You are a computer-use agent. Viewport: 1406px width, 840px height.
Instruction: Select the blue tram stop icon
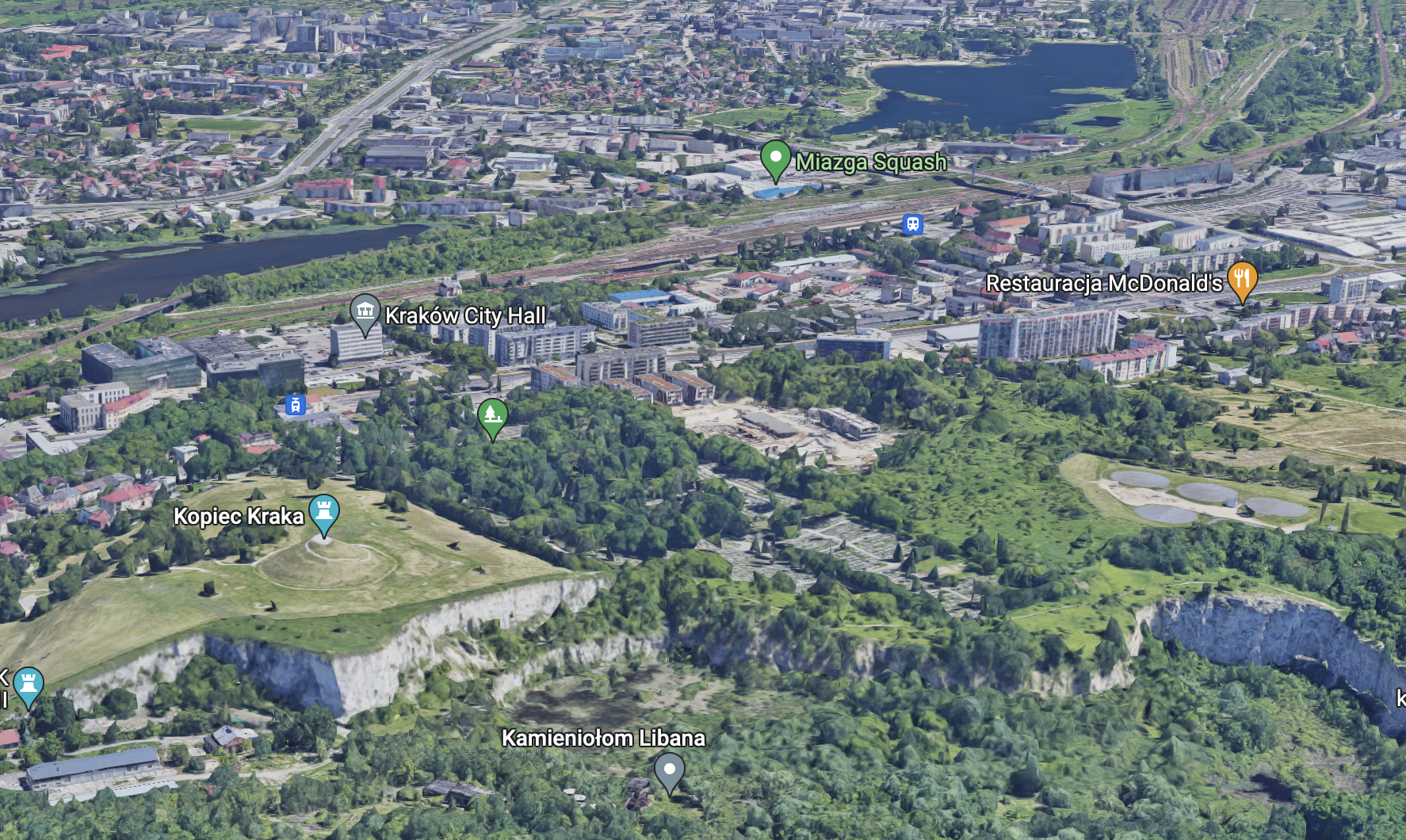tap(296, 405)
